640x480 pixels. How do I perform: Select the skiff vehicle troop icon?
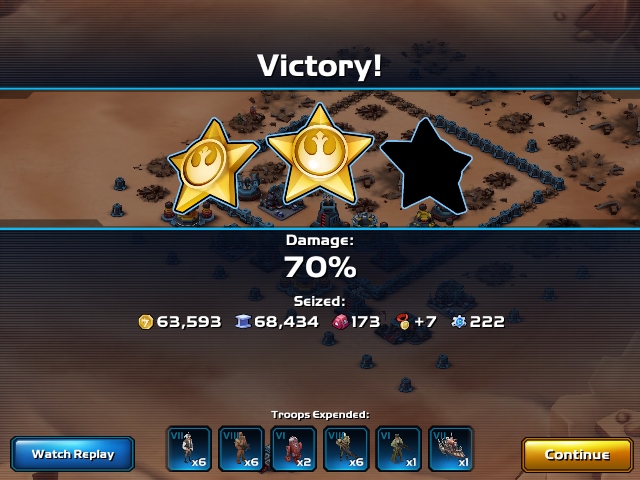point(451,449)
